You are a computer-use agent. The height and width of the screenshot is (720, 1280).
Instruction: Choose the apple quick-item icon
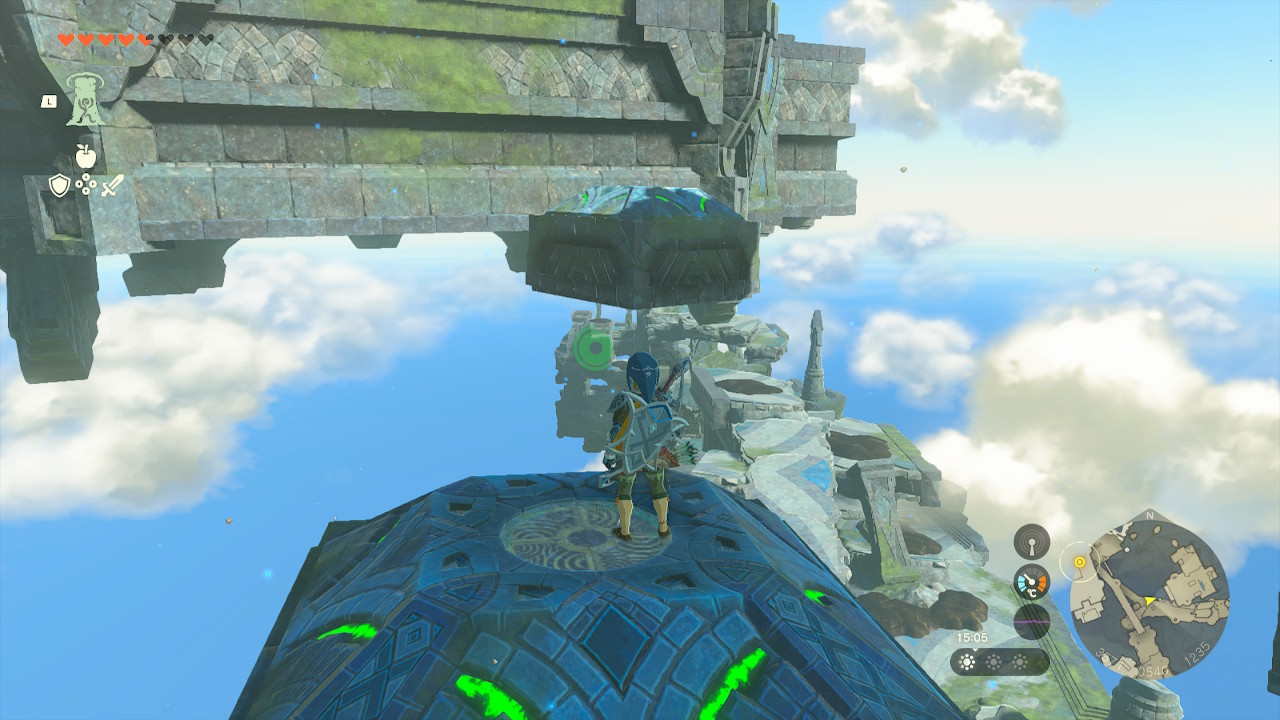(85, 156)
